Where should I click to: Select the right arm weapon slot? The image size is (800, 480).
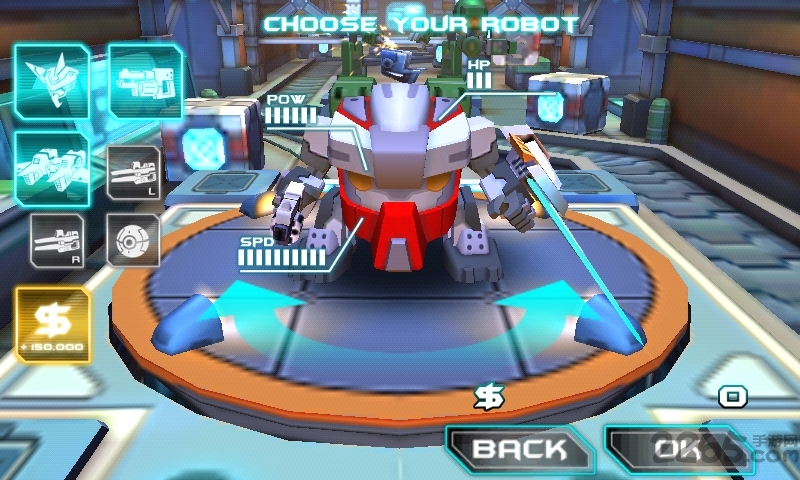pos(56,240)
